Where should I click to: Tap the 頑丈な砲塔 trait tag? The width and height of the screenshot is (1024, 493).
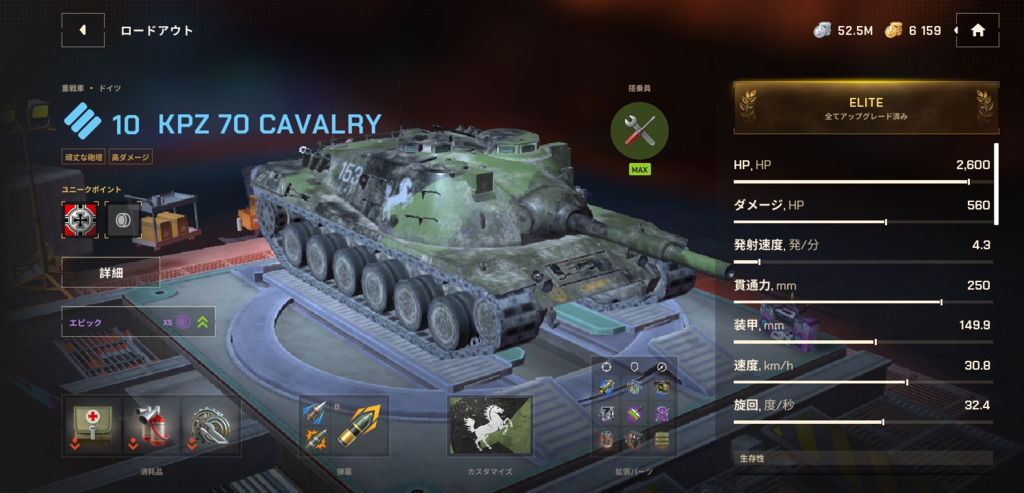(83, 157)
